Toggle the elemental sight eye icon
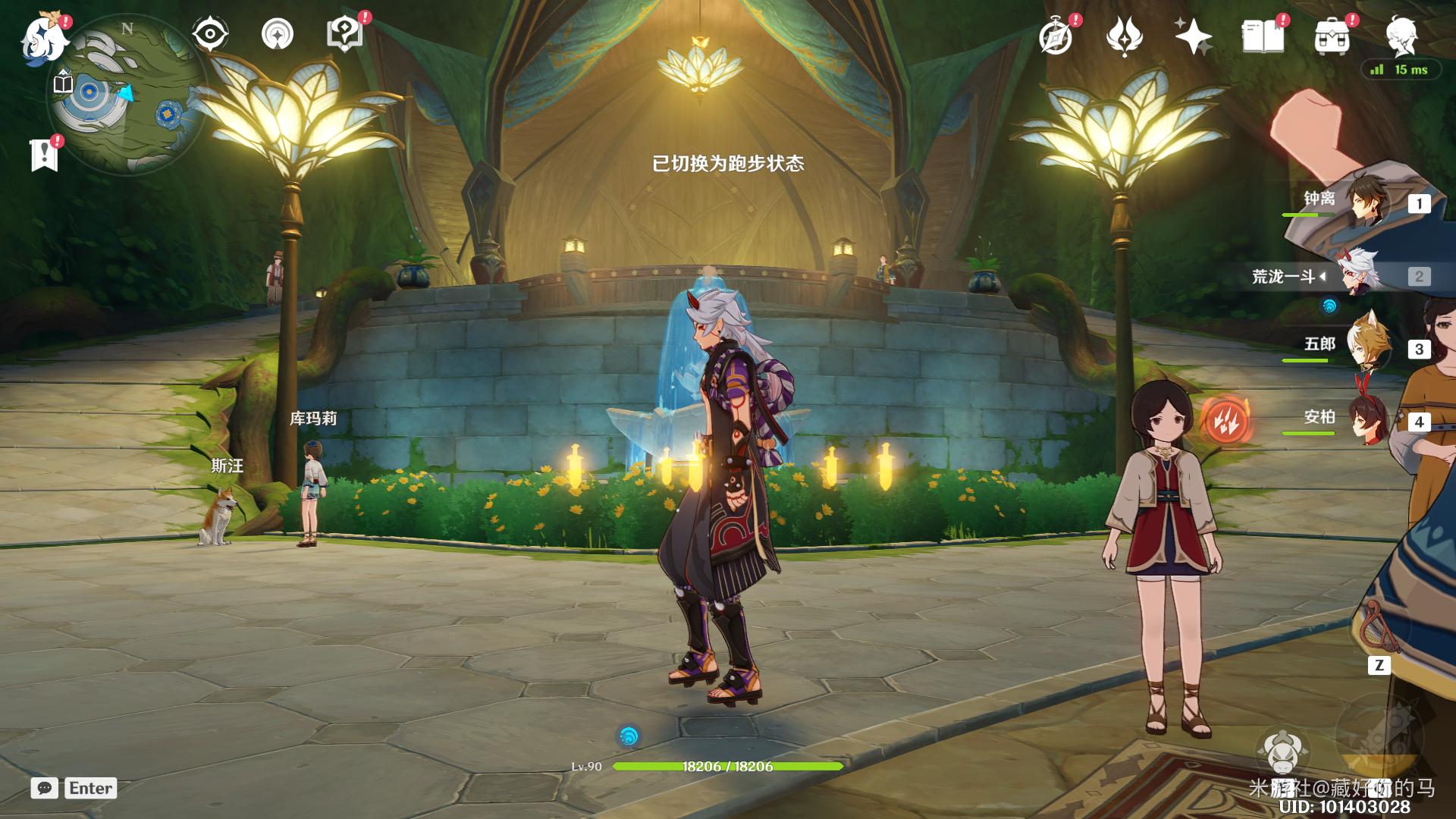The image size is (1456, 819). coord(209,34)
